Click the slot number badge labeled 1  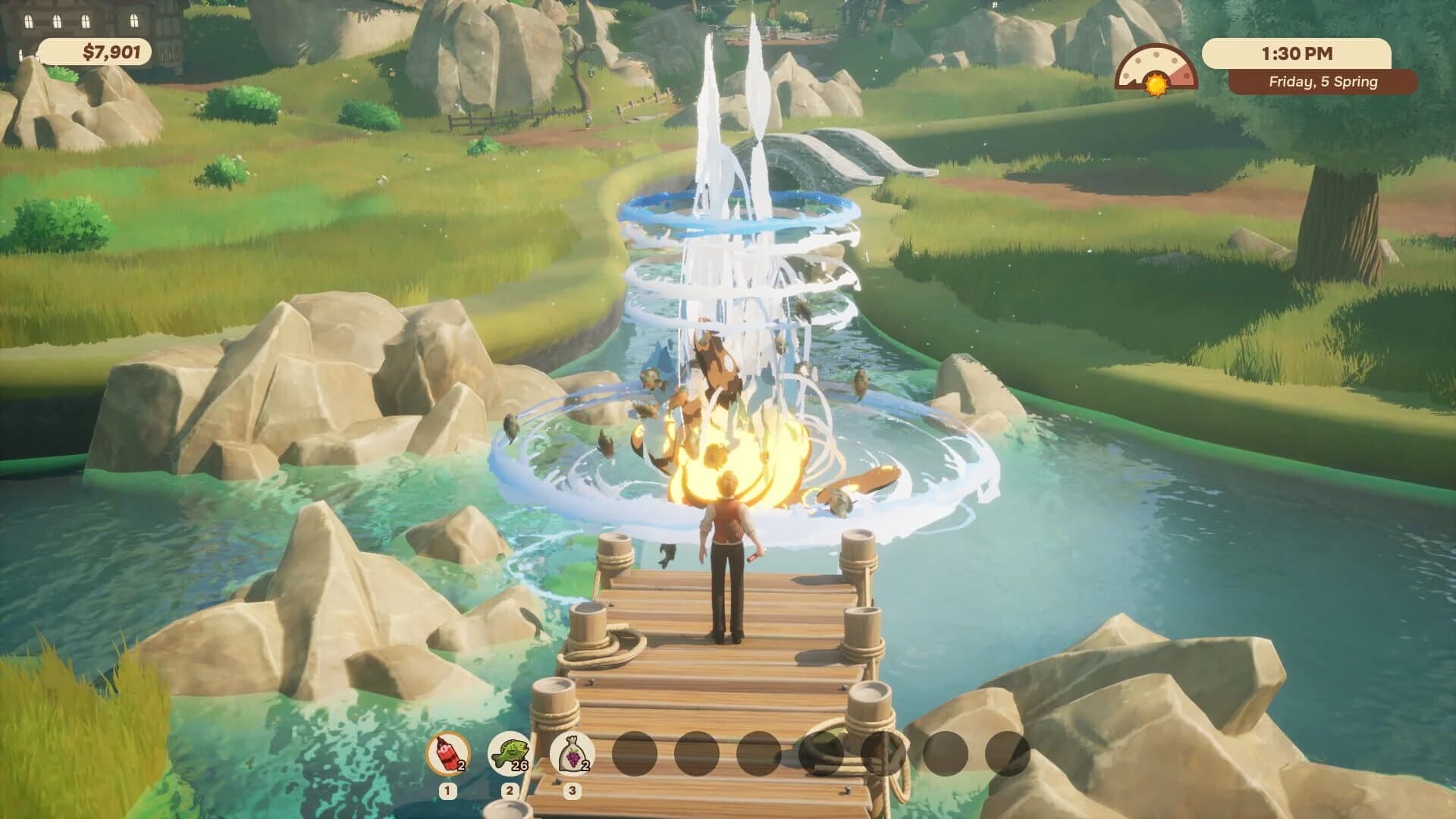click(x=447, y=791)
